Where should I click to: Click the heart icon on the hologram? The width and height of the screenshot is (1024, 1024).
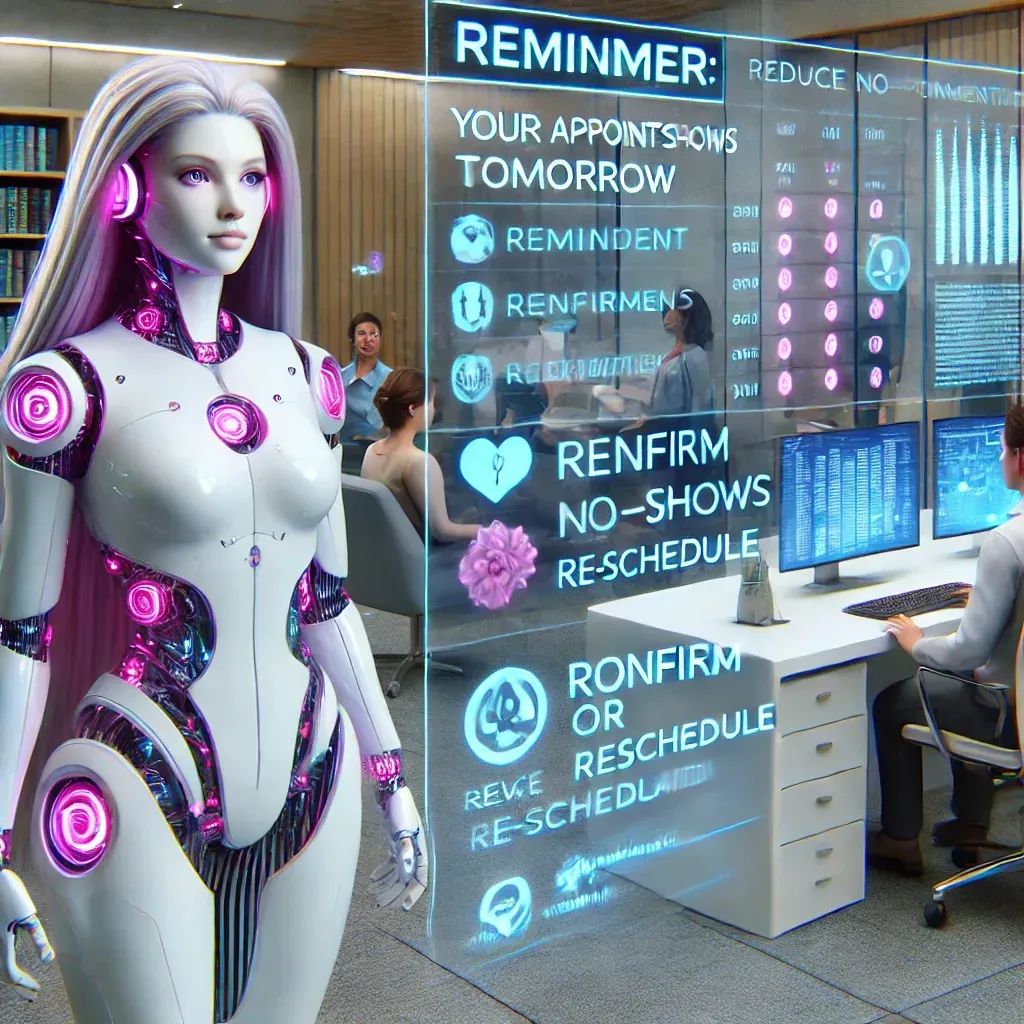point(496,467)
